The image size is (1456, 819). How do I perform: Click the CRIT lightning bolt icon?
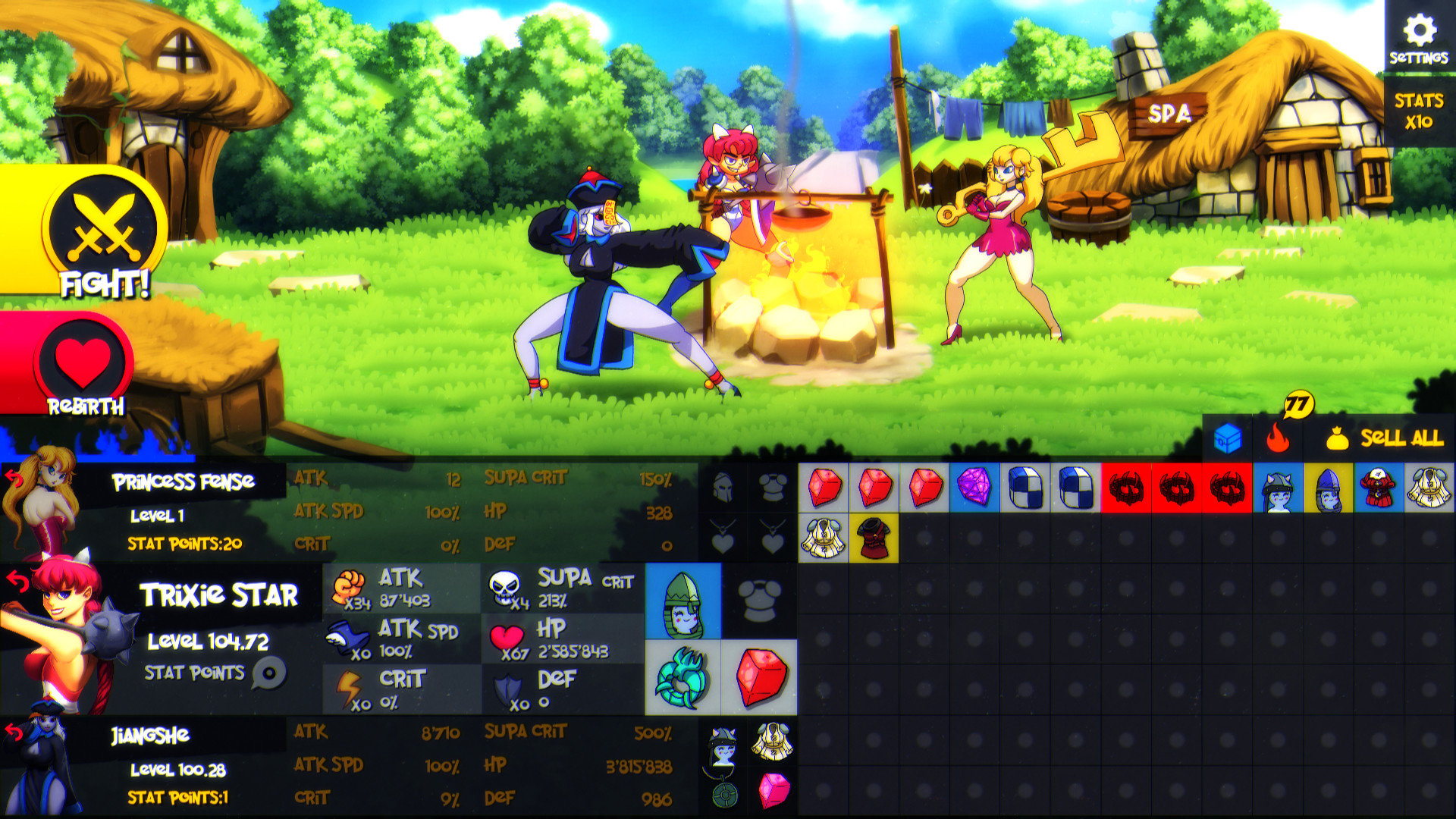[347, 687]
